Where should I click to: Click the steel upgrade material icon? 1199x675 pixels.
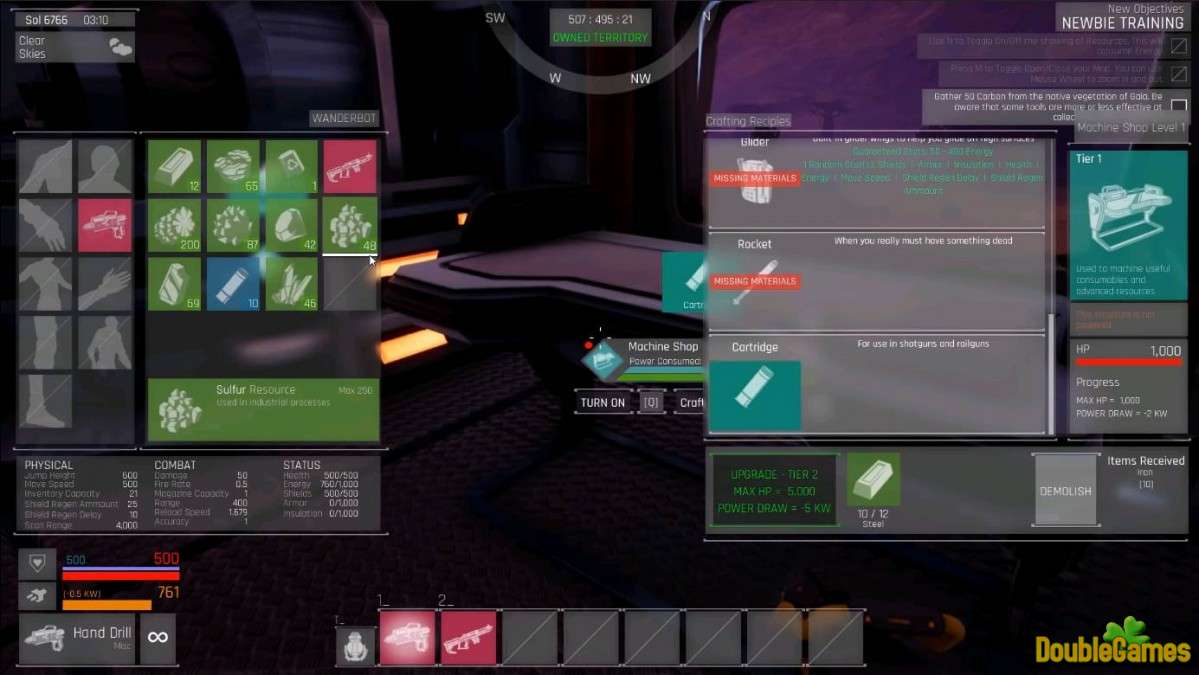(873, 479)
